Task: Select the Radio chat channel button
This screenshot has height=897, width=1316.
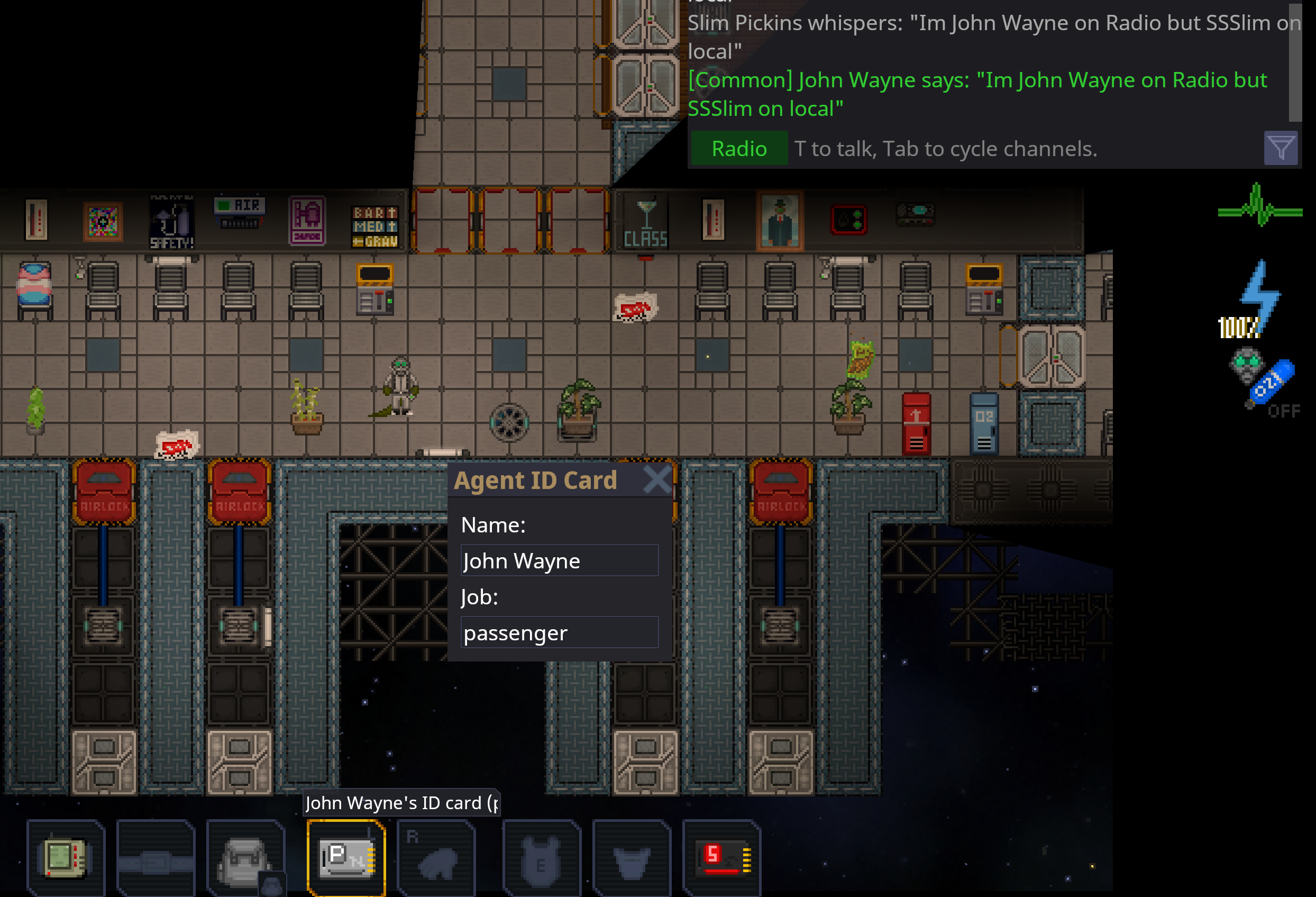Action: click(x=738, y=149)
